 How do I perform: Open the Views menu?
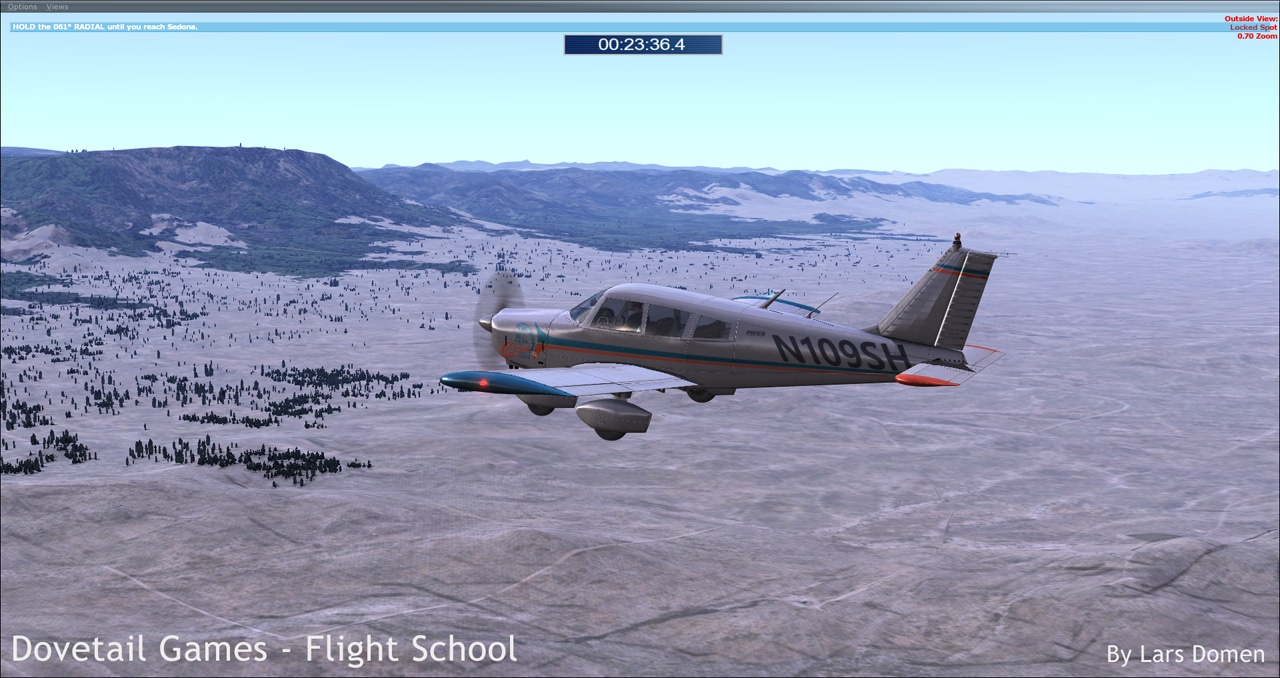pyautogui.click(x=58, y=7)
